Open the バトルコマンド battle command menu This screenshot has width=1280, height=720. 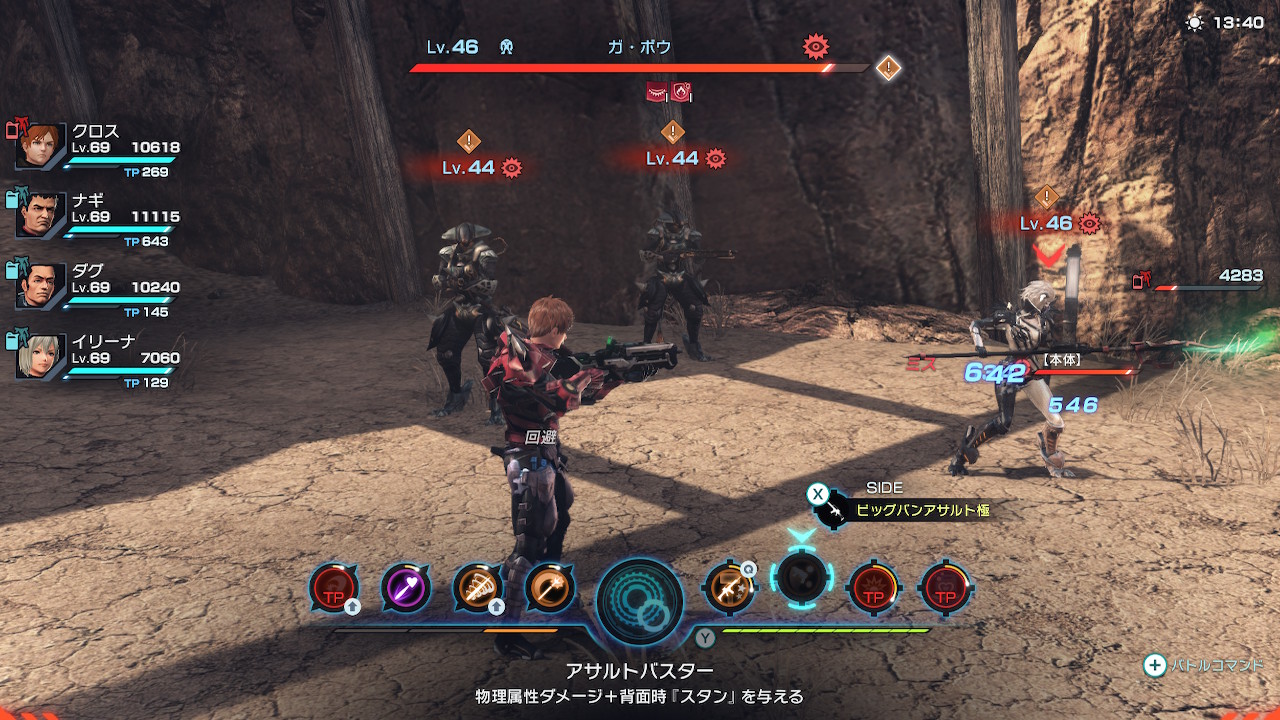(x=1204, y=665)
